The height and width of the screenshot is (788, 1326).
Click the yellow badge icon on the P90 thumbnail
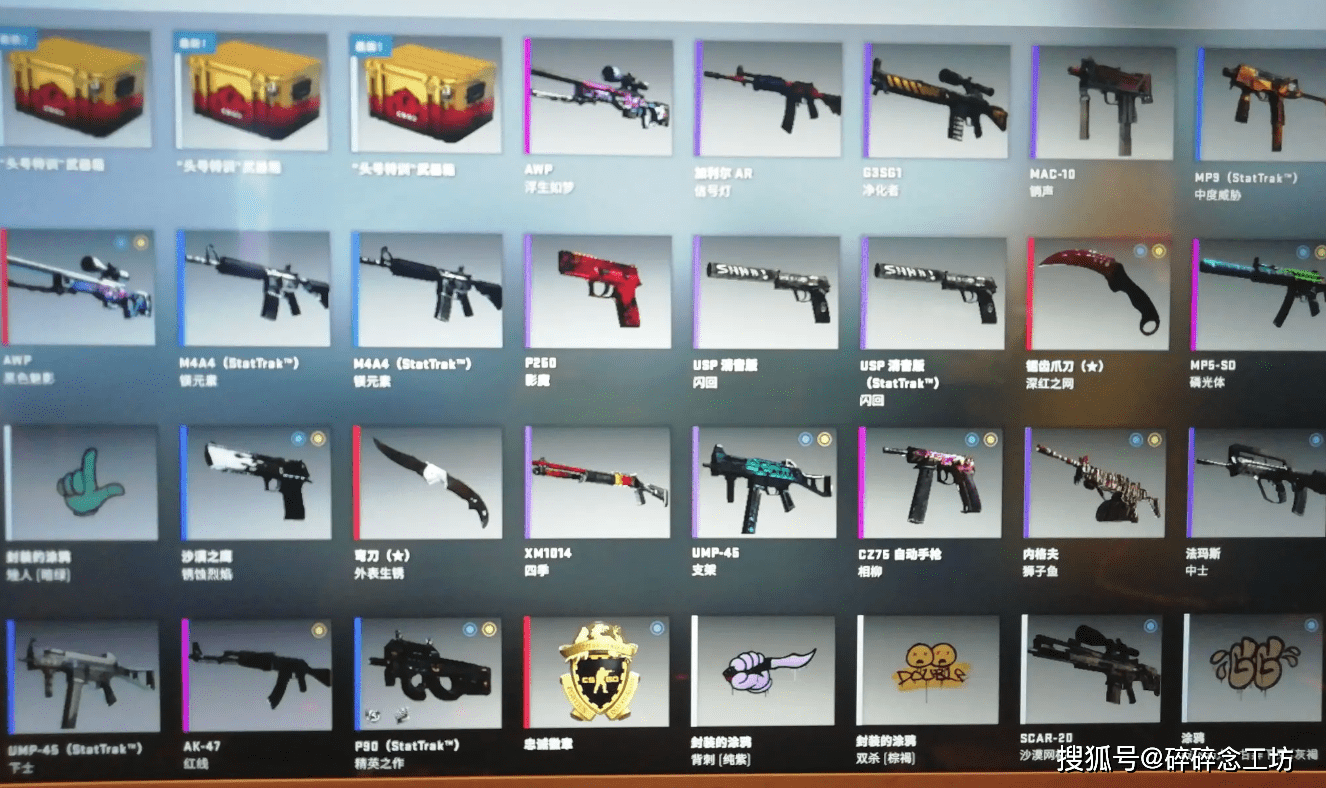click(489, 630)
